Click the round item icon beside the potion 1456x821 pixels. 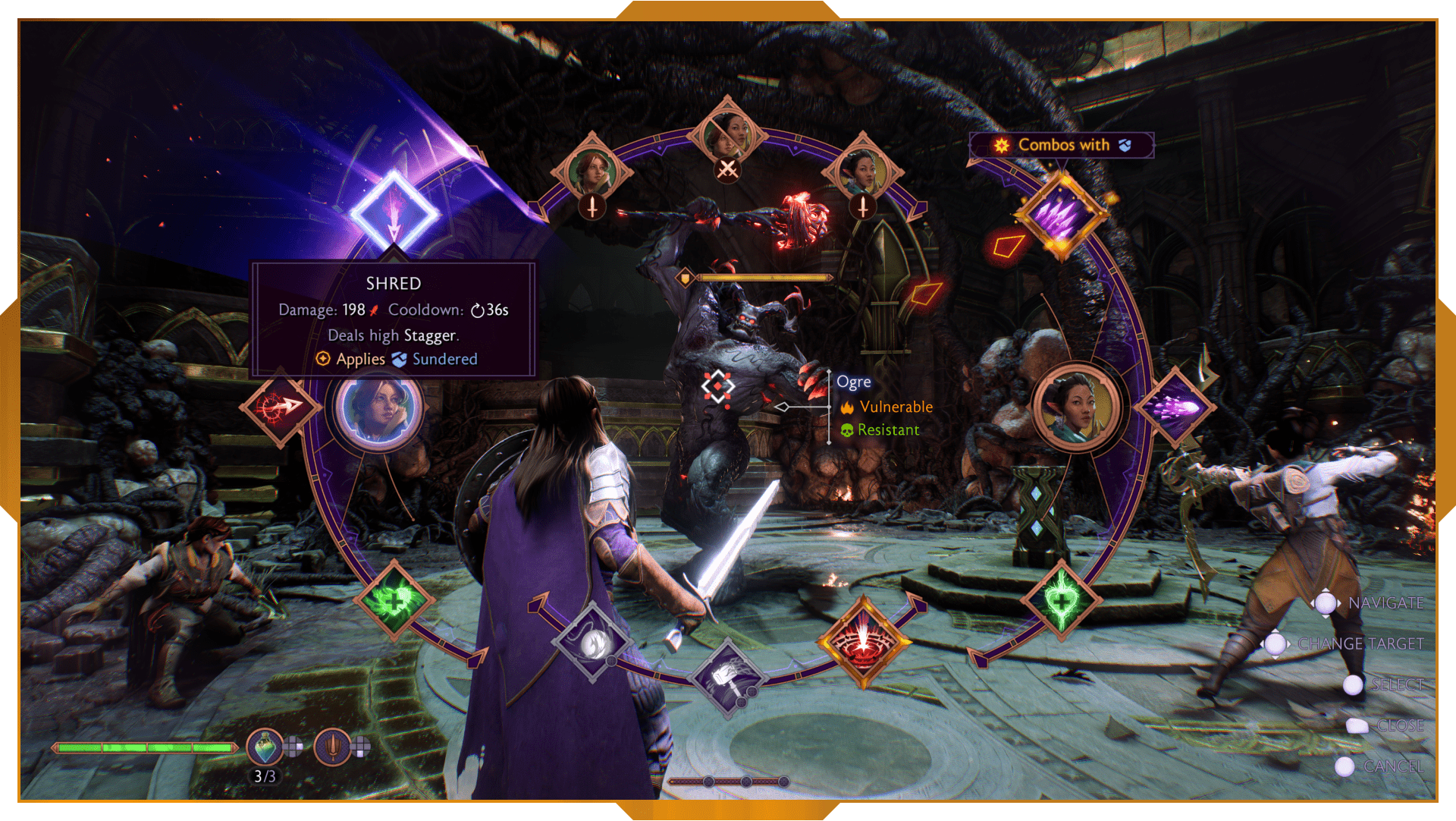332,747
